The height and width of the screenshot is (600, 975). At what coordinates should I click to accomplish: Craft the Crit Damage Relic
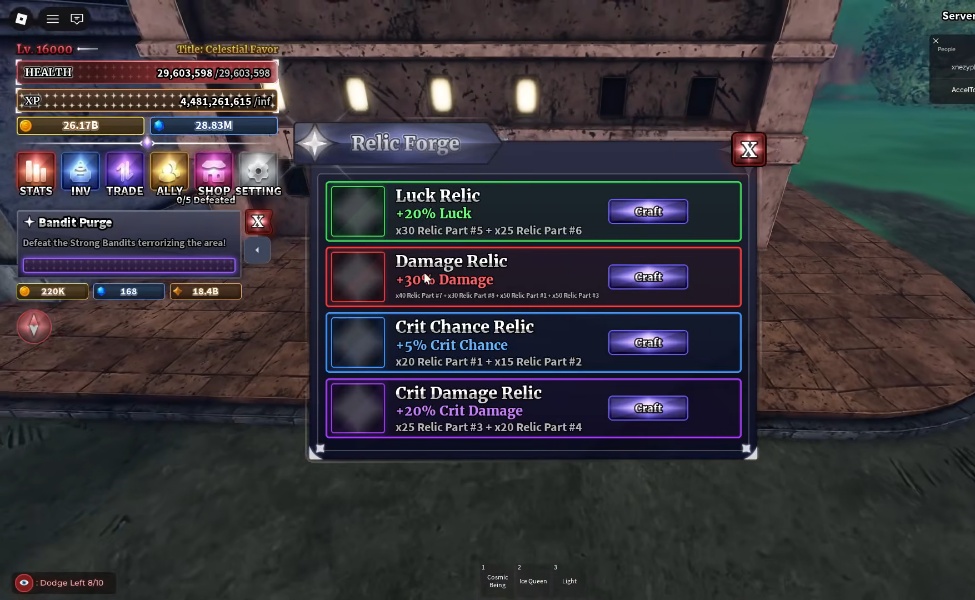(x=648, y=408)
